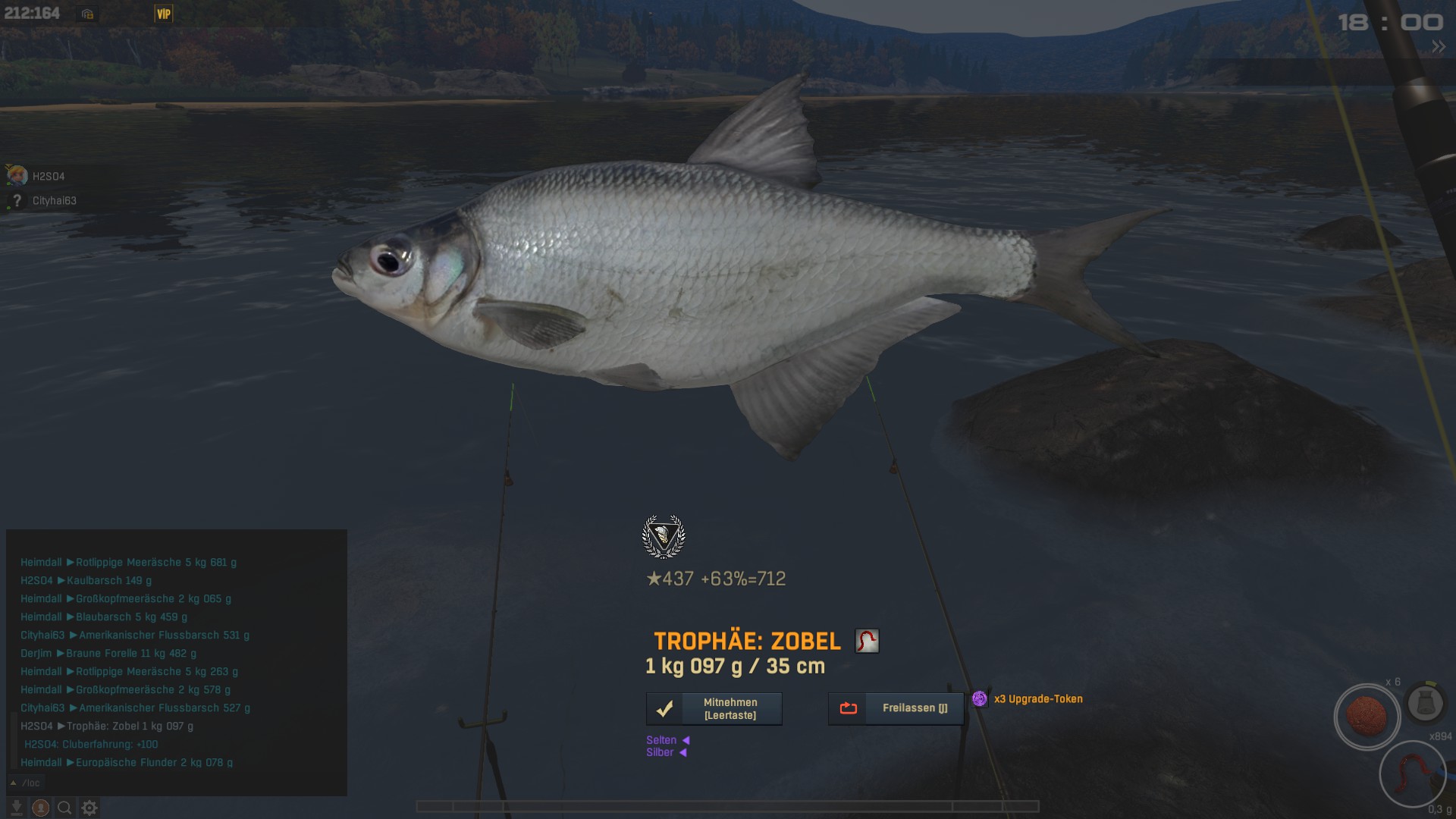Click the storage box icon beside coordinates
Screen dimensions: 1456x819
[87, 14]
